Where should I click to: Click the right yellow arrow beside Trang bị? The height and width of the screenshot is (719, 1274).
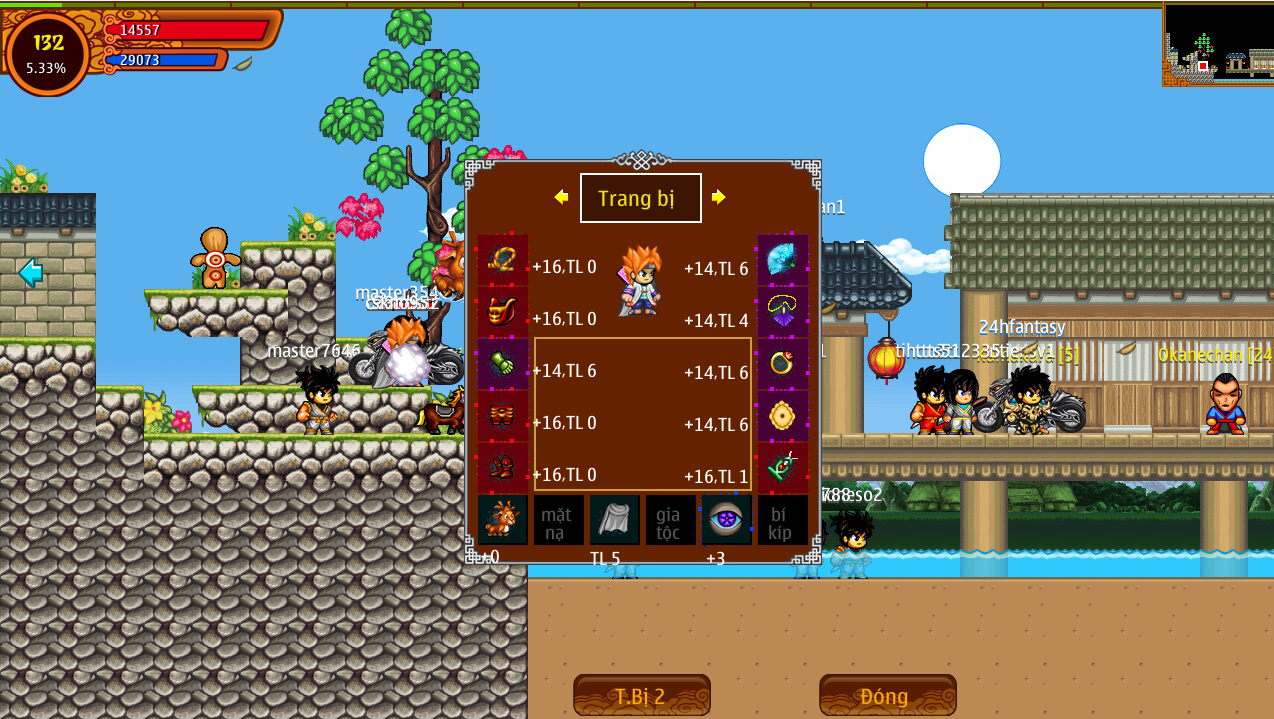point(719,197)
